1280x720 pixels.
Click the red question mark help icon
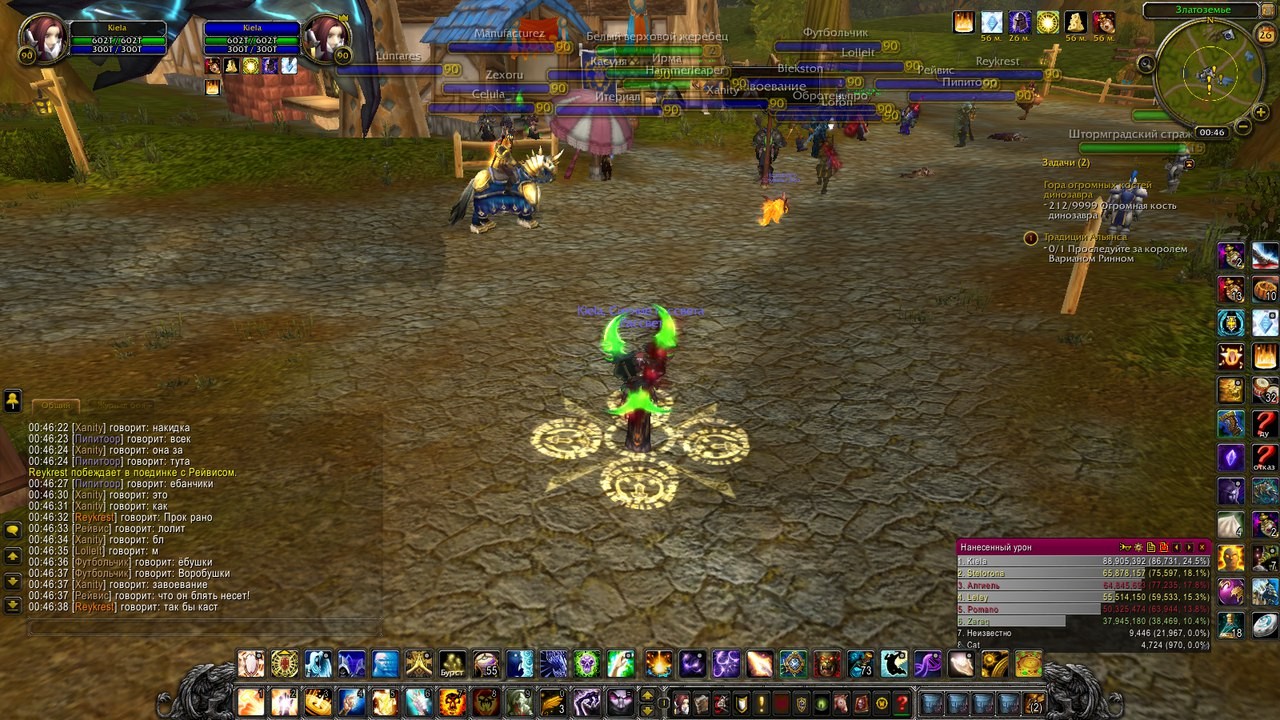tap(902, 703)
